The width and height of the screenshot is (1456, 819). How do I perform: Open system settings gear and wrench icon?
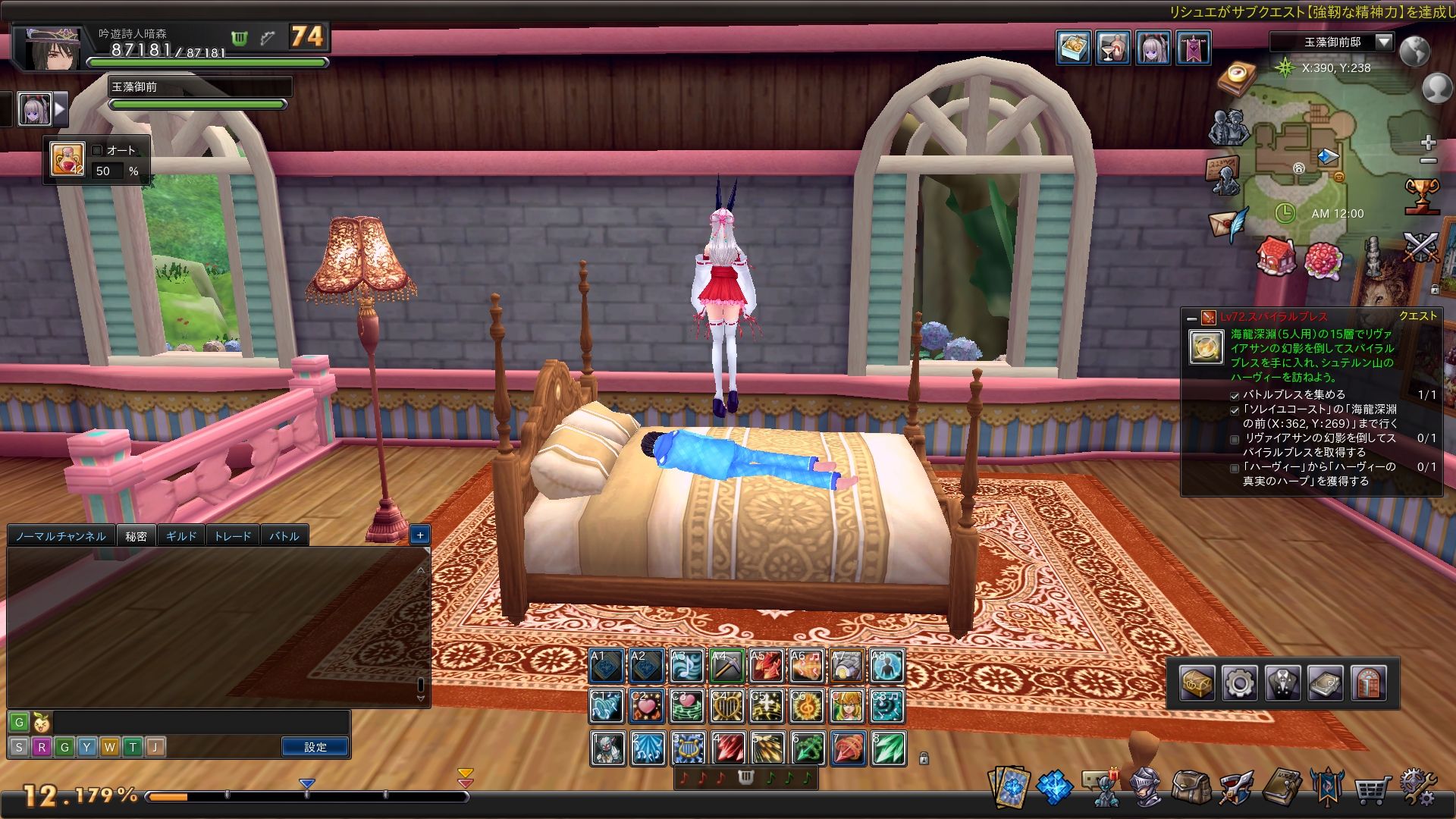1417,788
